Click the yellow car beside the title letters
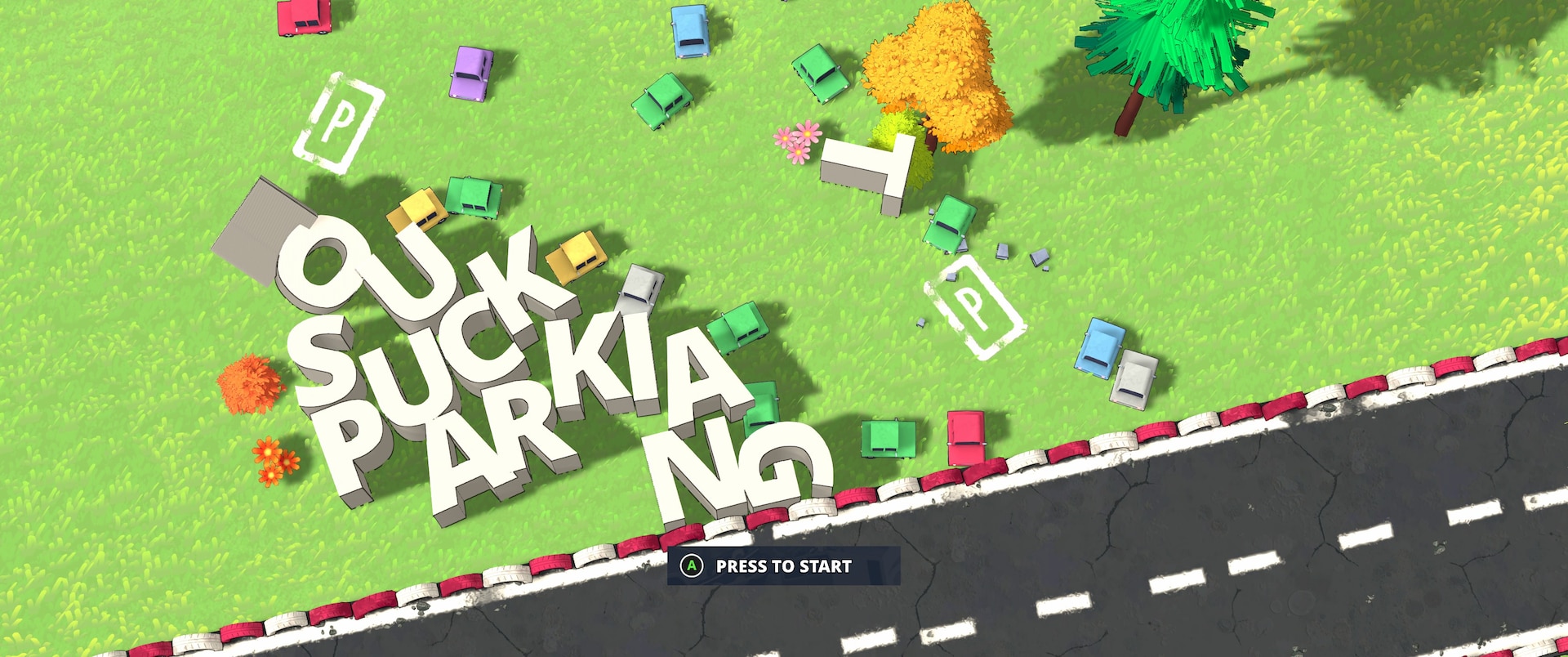The height and width of the screenshot is (657, 1568). pyautogui.click(x=416, y=208)
